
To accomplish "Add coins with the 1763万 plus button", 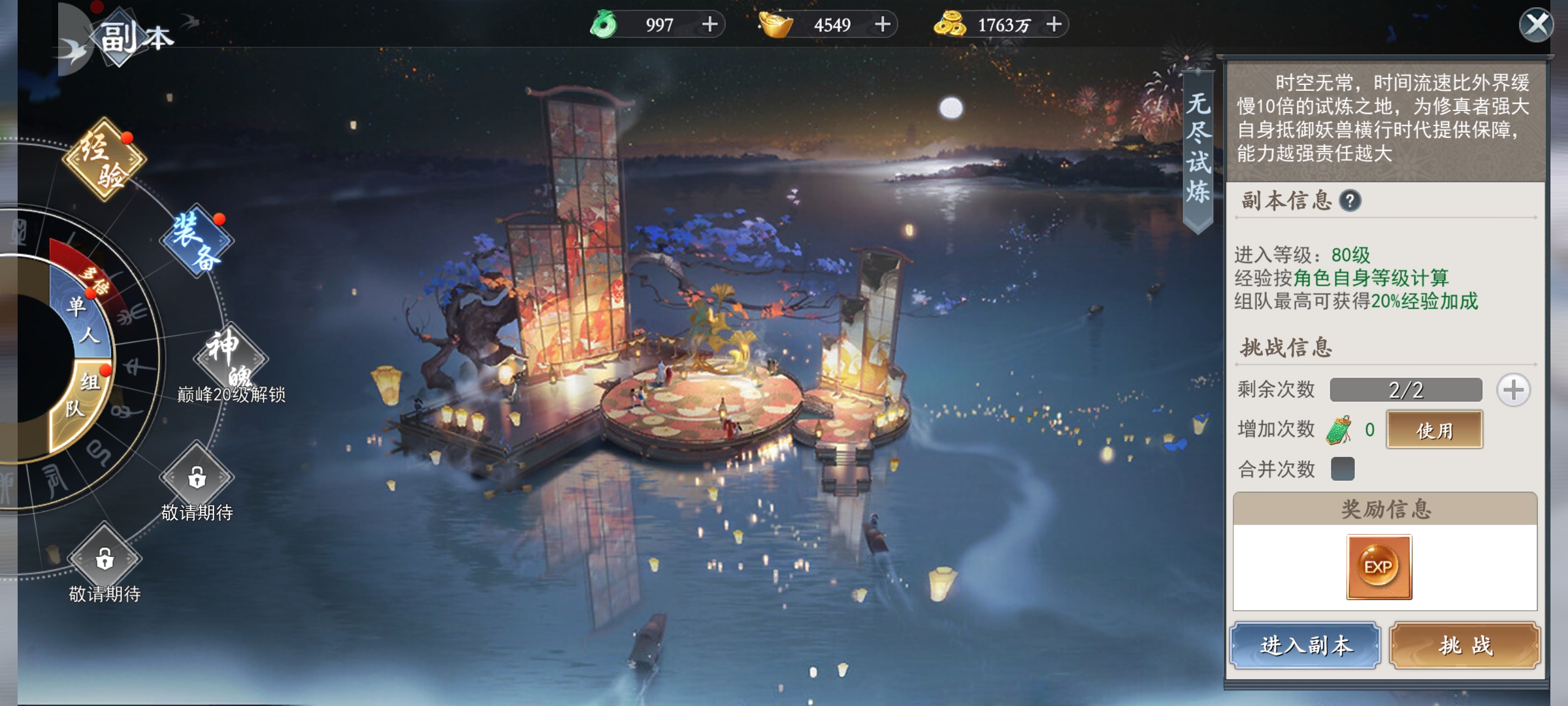I will click(x=1054, y=25).
